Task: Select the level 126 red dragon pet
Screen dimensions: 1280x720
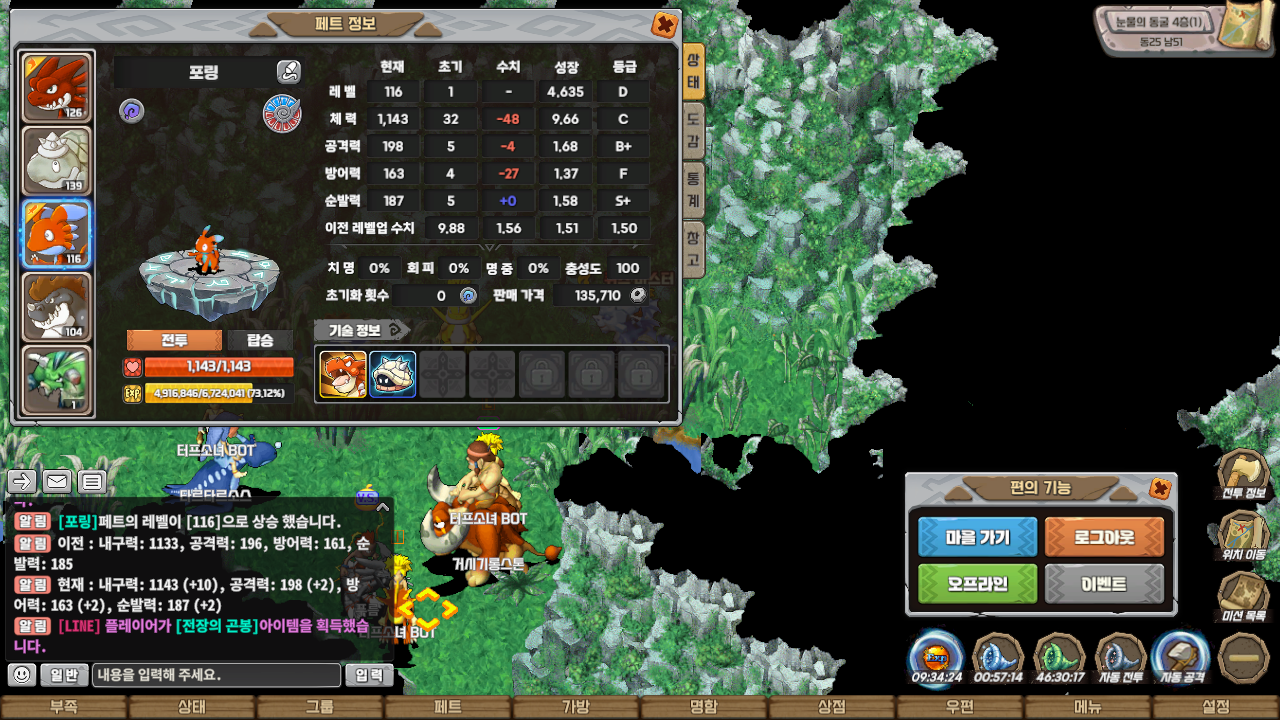Action: click(57, 88)
